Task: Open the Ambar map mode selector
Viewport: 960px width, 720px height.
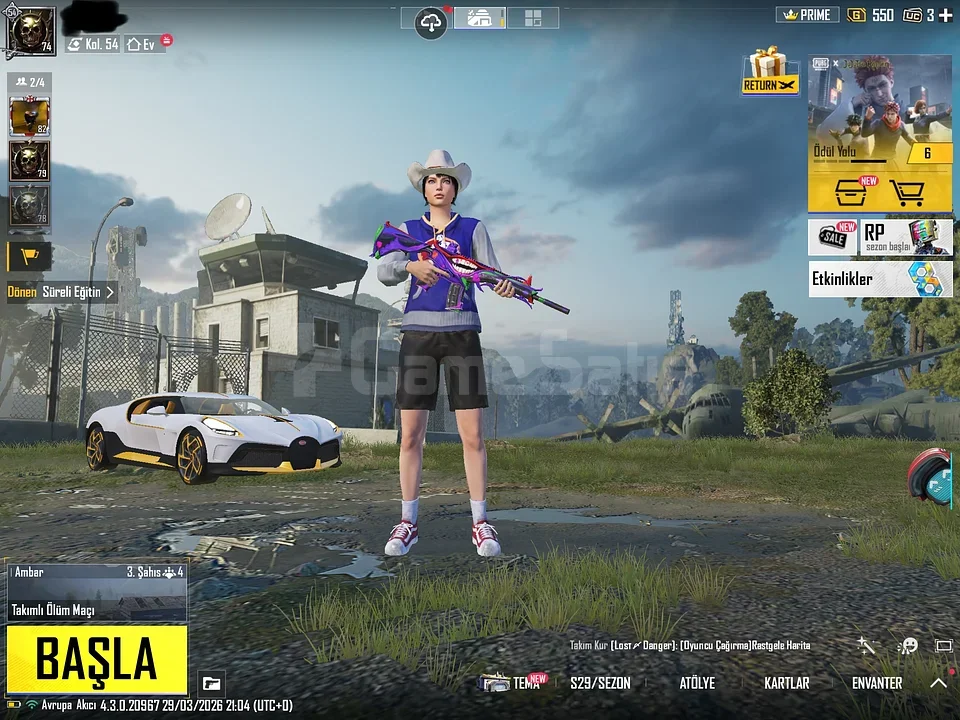Action: [x=97, y=592]
